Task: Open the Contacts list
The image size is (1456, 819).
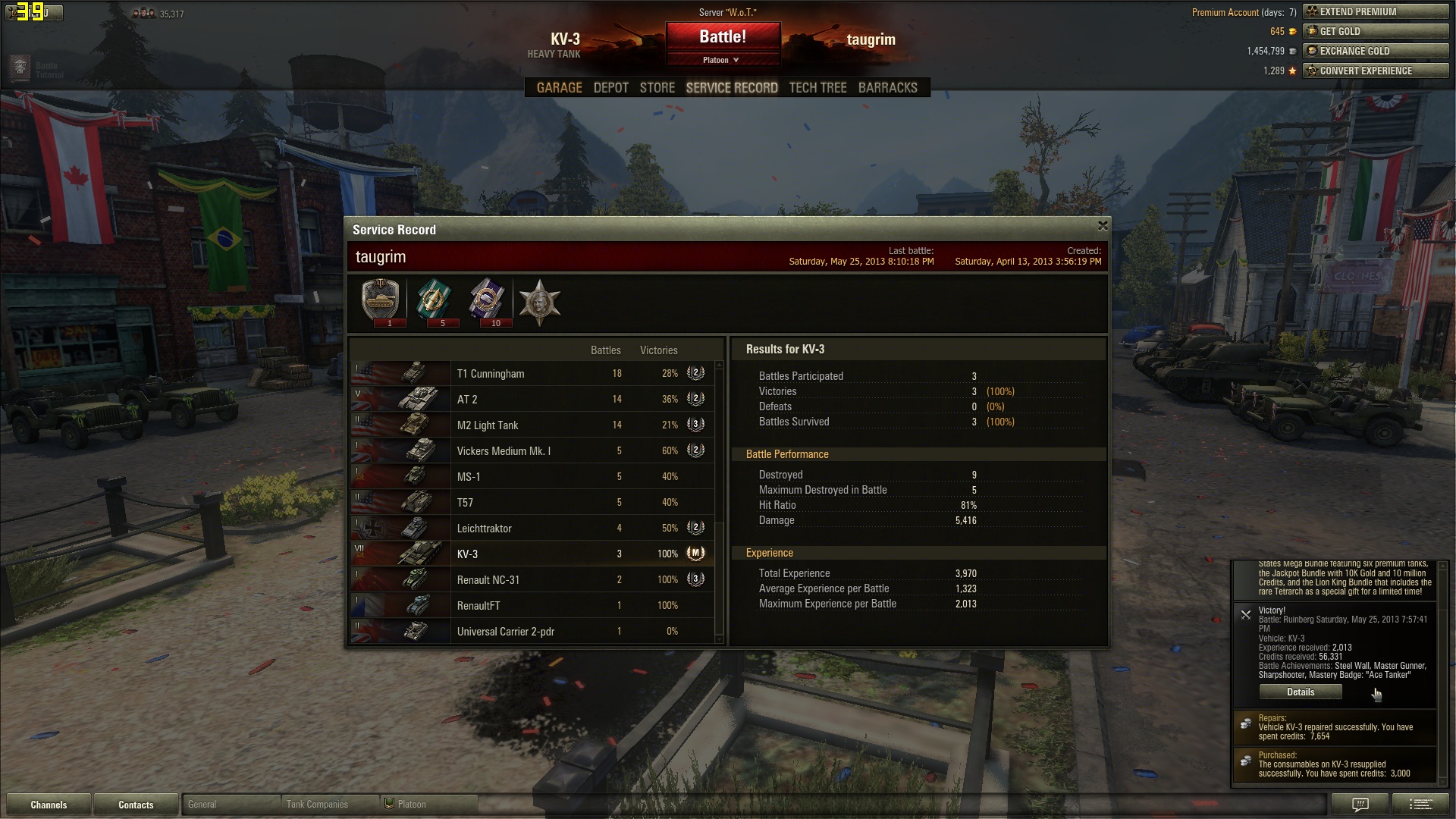Action: [x=136, y=805]
